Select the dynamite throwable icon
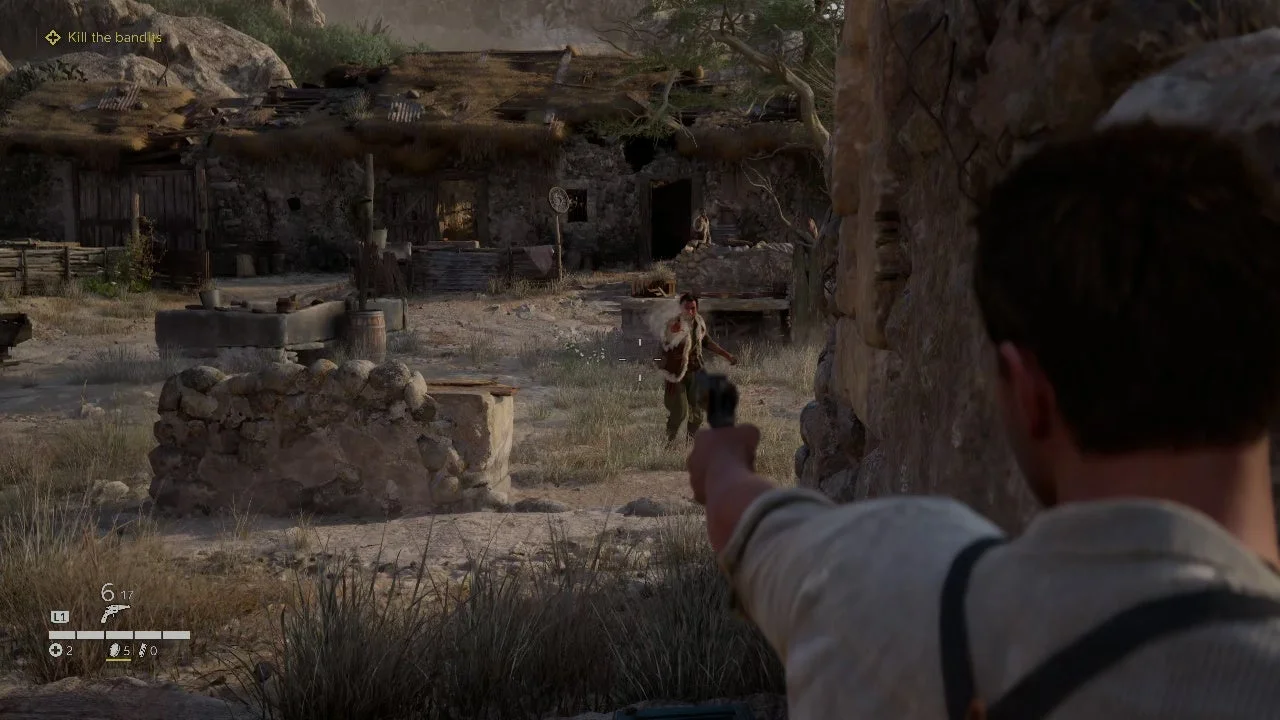 [x=141, y=650]
